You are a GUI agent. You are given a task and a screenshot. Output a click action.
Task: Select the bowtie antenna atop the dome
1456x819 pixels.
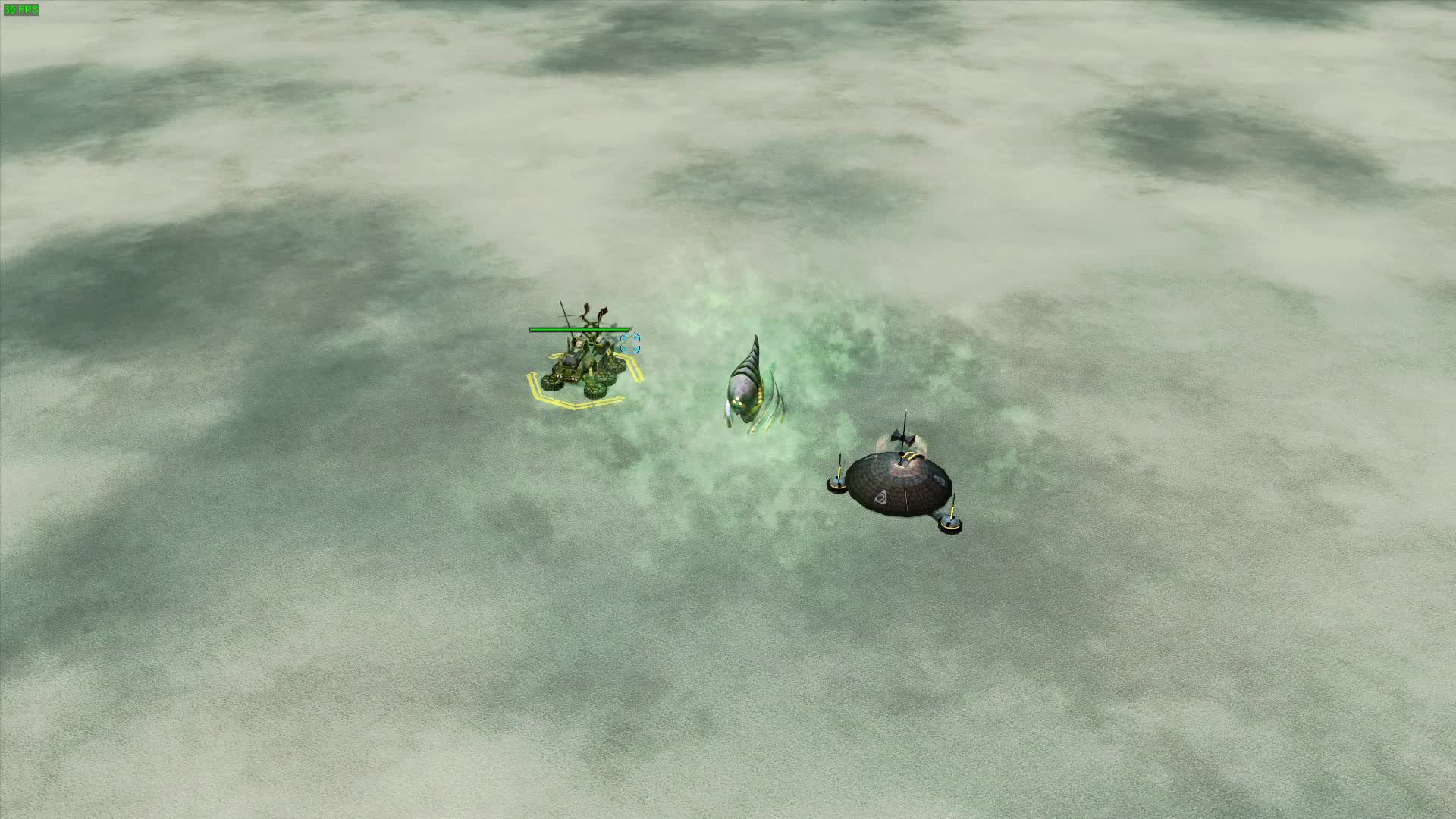point(902,438)
